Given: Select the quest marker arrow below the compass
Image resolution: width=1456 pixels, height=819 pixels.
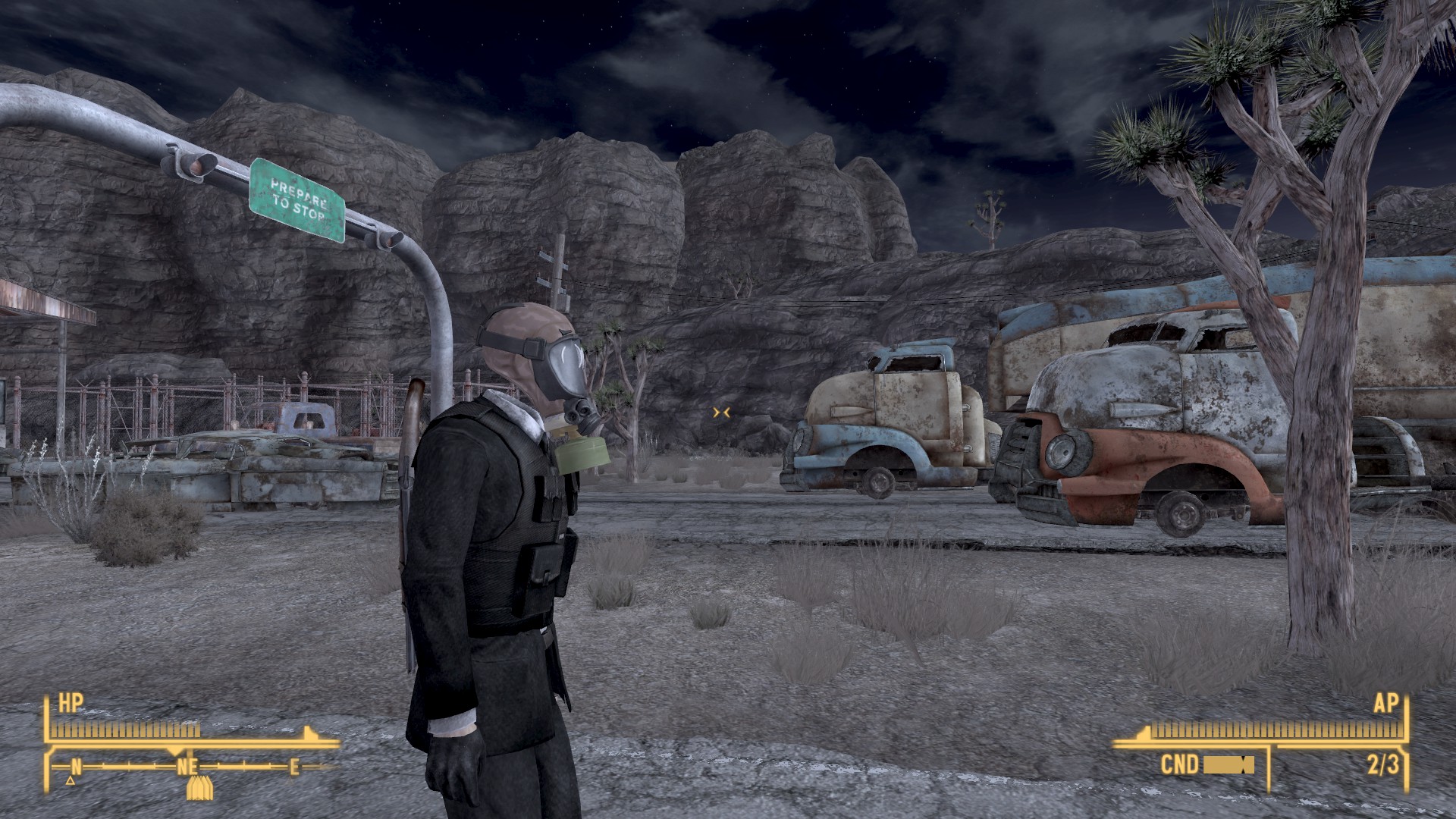Looking at the screenshot, I should click(x=199, y=789).
